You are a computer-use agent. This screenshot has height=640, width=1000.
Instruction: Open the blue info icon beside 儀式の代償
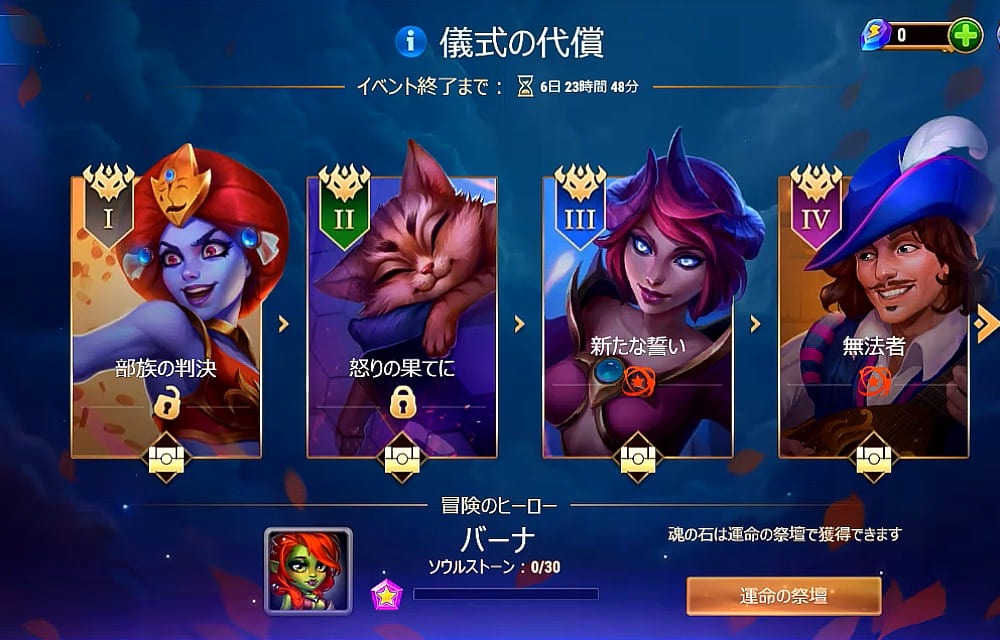[x=411, y=41]
